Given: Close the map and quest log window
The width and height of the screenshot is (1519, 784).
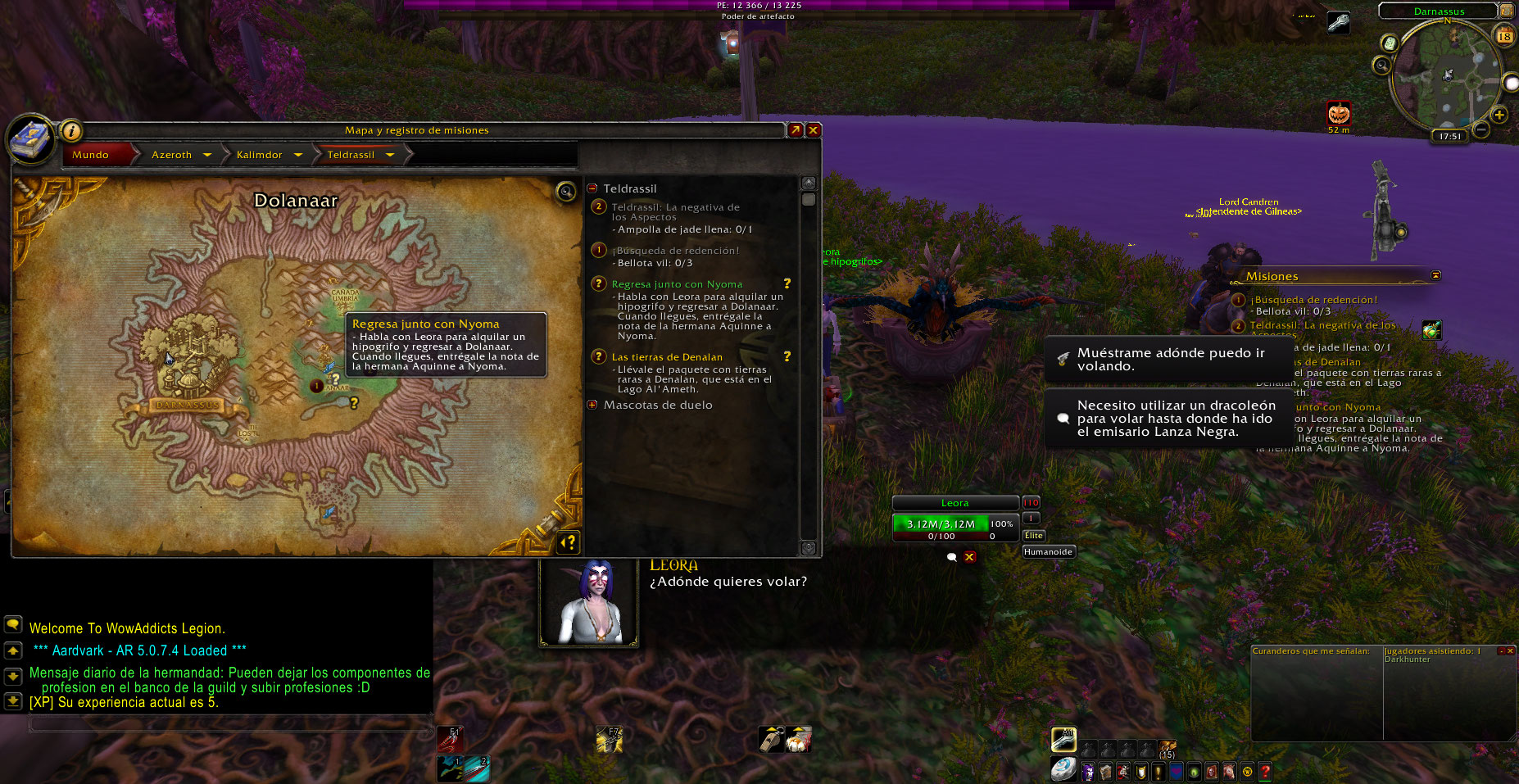Looking at the screenshot, I should pyautogui.click(x=813, y=130).
